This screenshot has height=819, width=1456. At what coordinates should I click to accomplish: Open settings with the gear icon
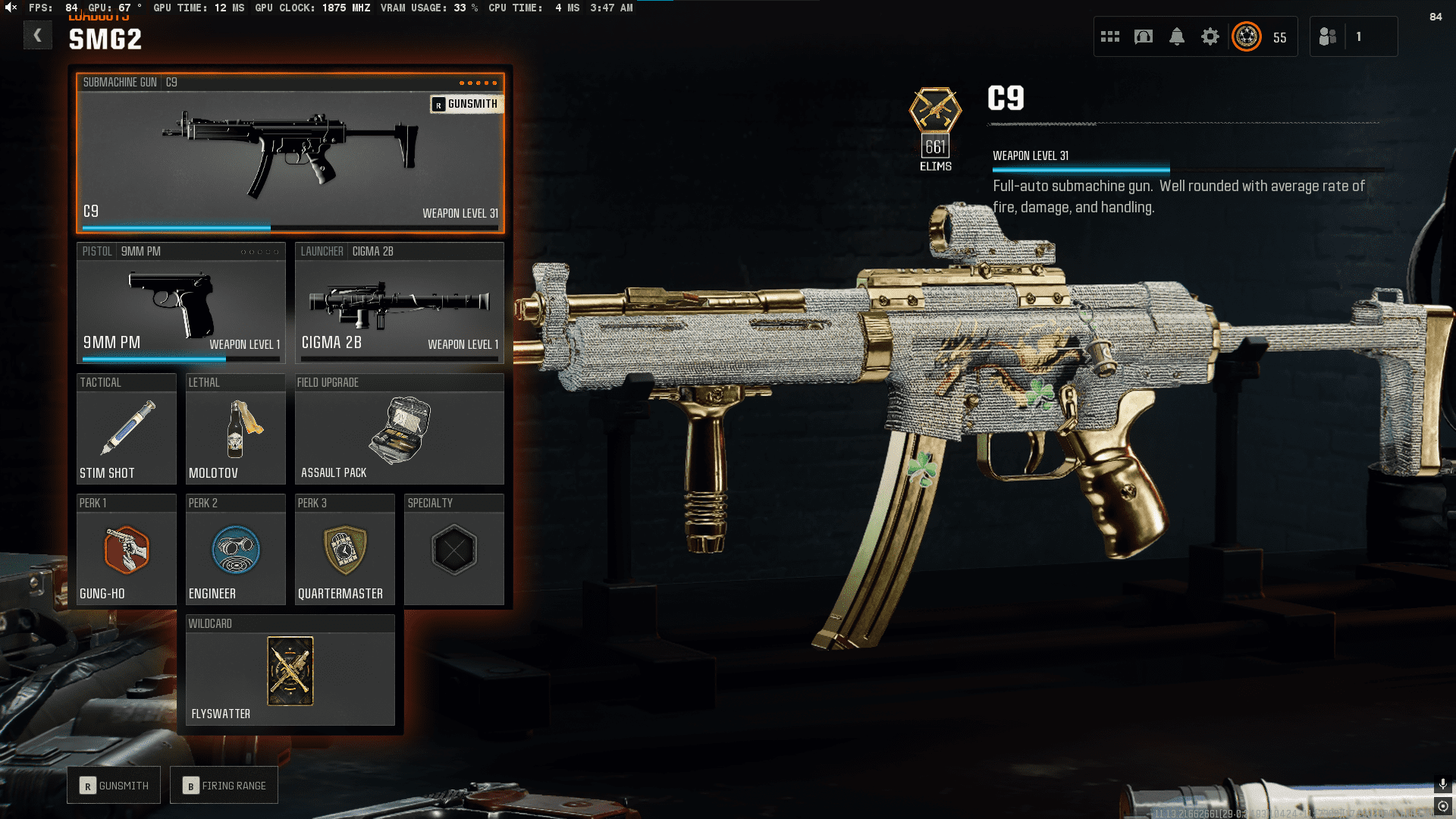click(x=1210, y=36)
